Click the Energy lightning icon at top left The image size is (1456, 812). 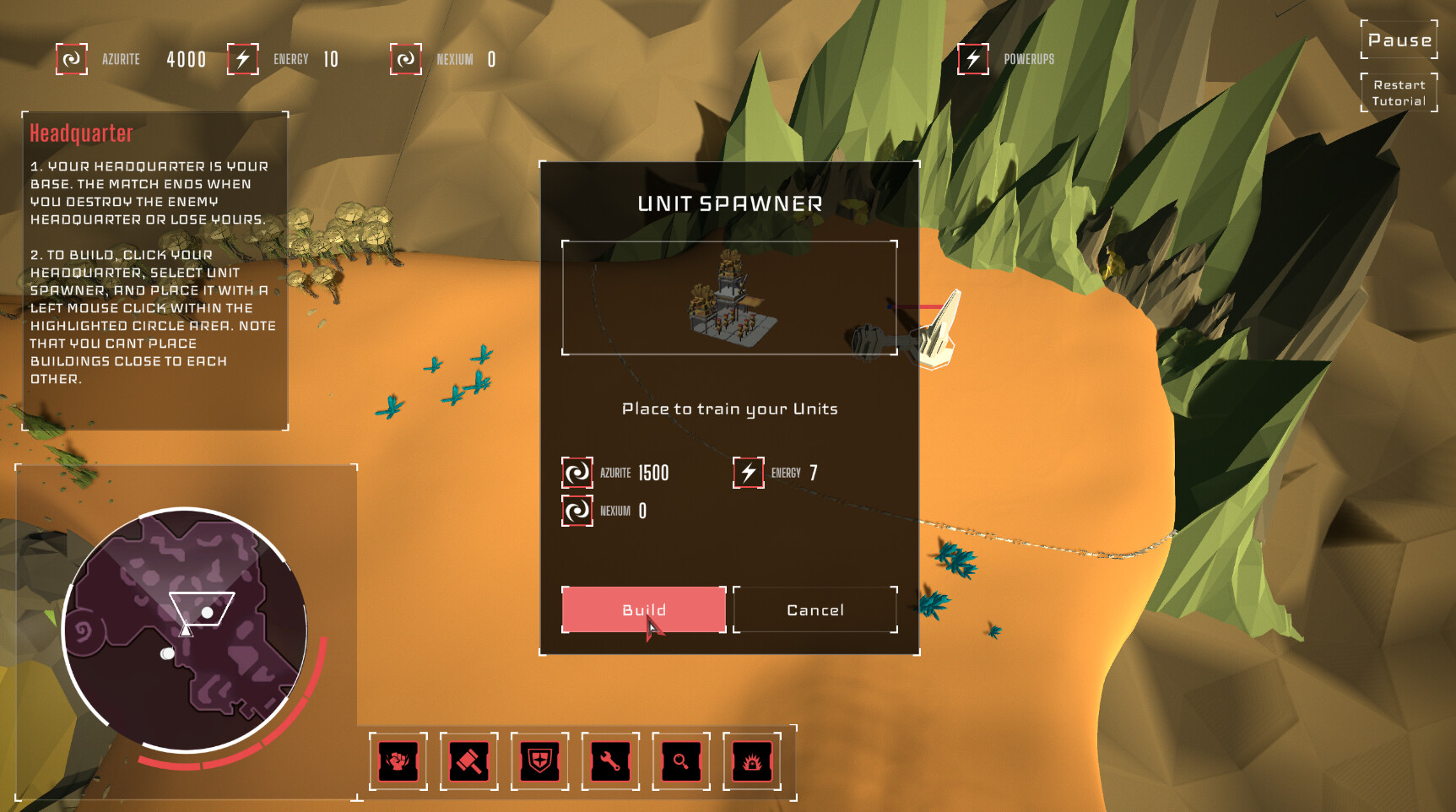coord(242,59)
